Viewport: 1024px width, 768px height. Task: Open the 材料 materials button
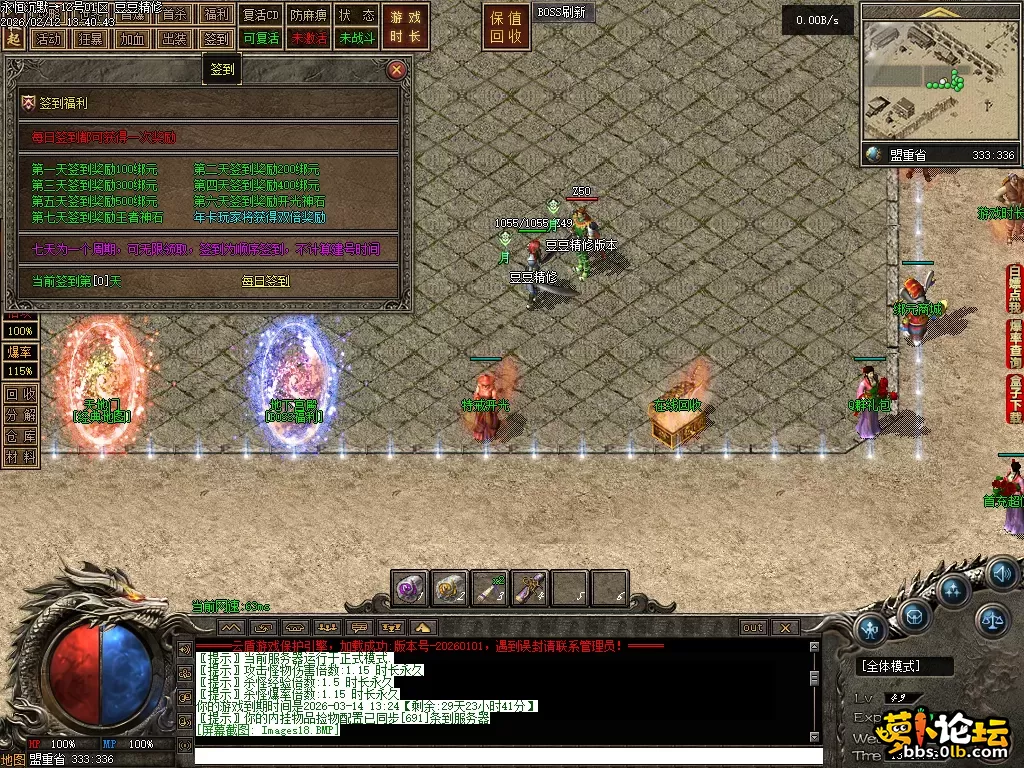click(x=21, y=456)
